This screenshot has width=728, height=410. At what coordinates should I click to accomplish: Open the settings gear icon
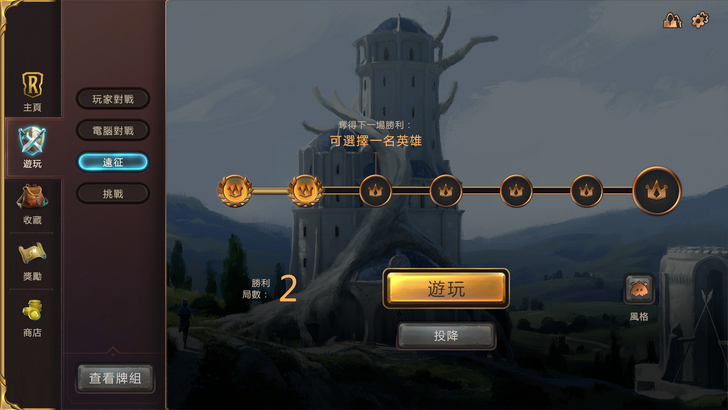[700, 19]
